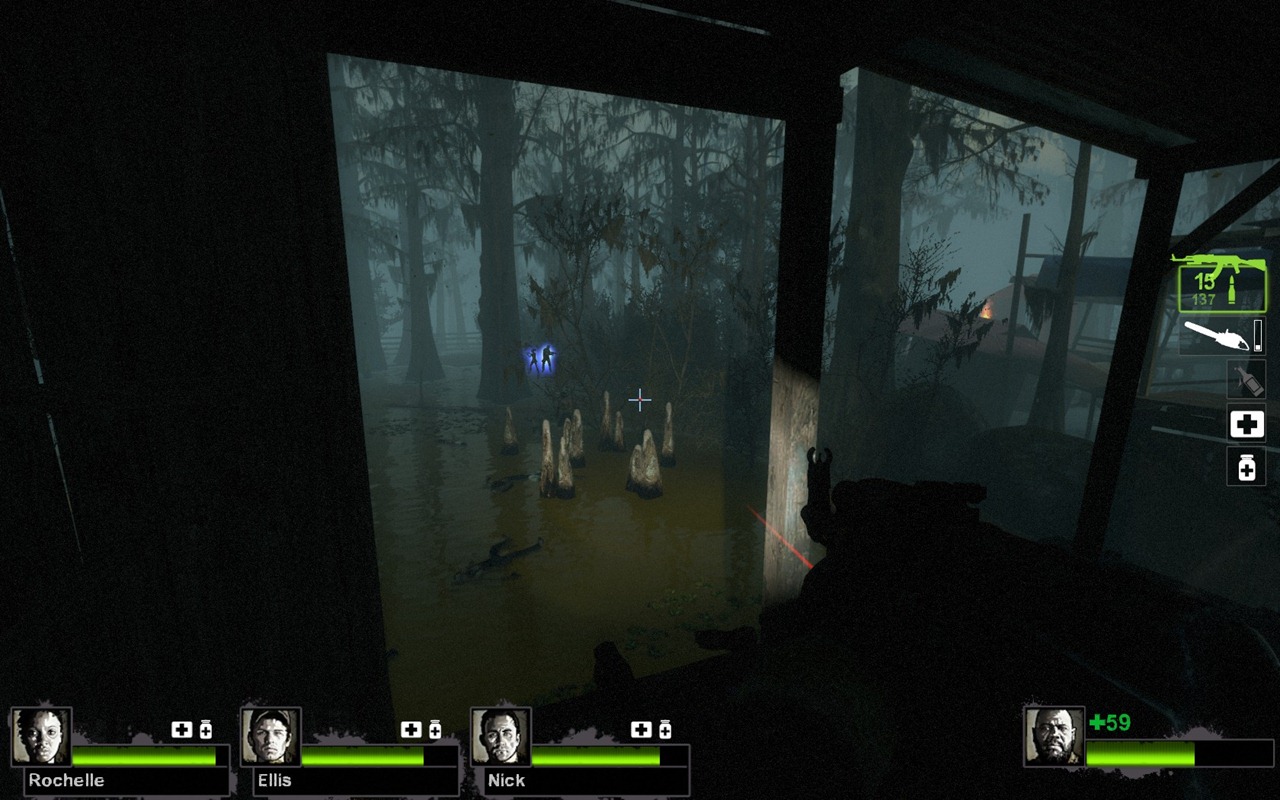This screenshot has height=800, width=1280.
Task: Select the first aid kit slot
Action: point(1246,424)
